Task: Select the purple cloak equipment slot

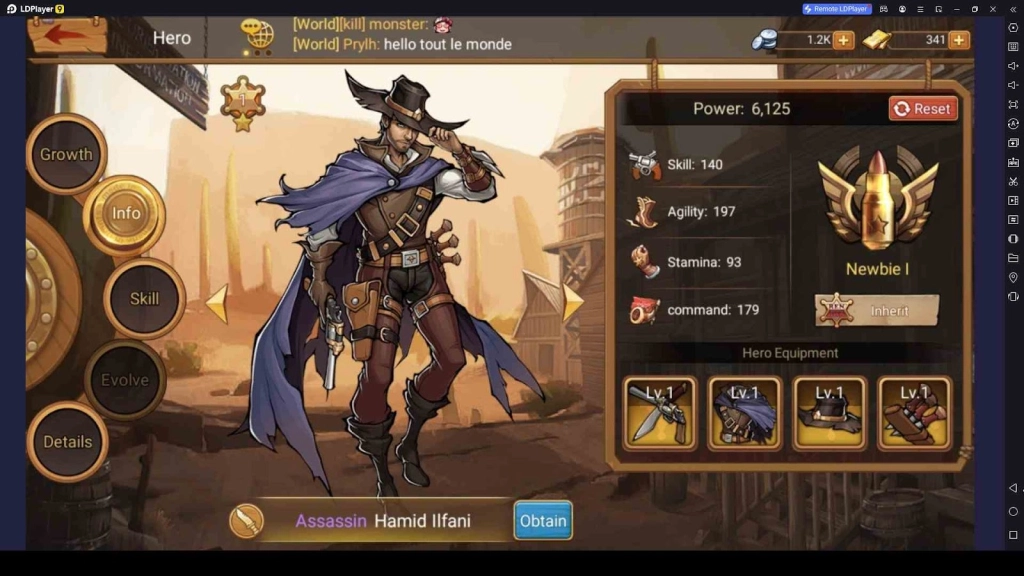Action: tap(745, 412)
